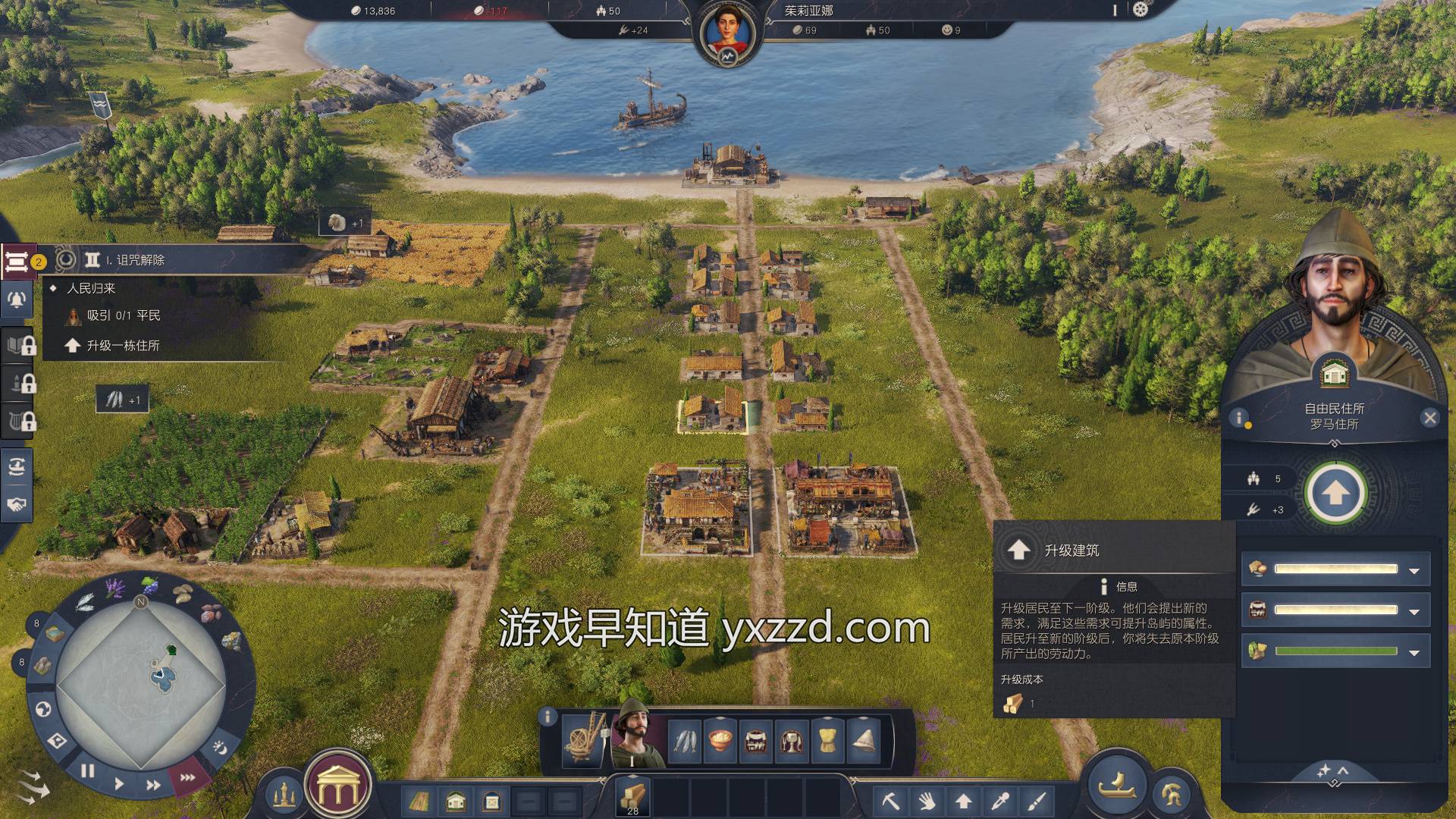Screen dimensions: 1456x819
Task: Pause the game speed
Action: coord(88,771)
